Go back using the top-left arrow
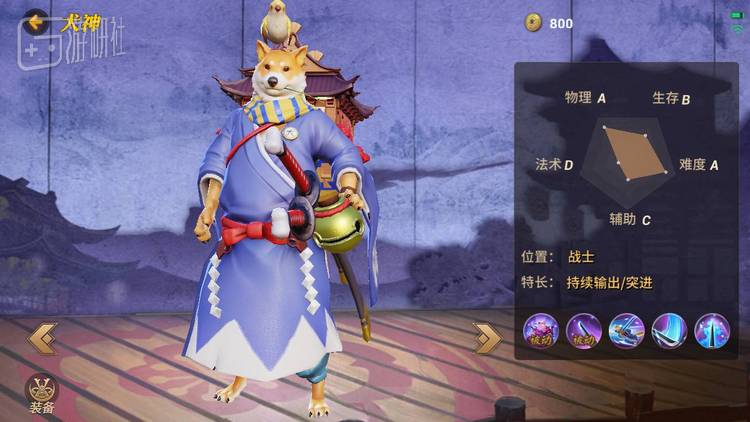 [x=37, y=20]
